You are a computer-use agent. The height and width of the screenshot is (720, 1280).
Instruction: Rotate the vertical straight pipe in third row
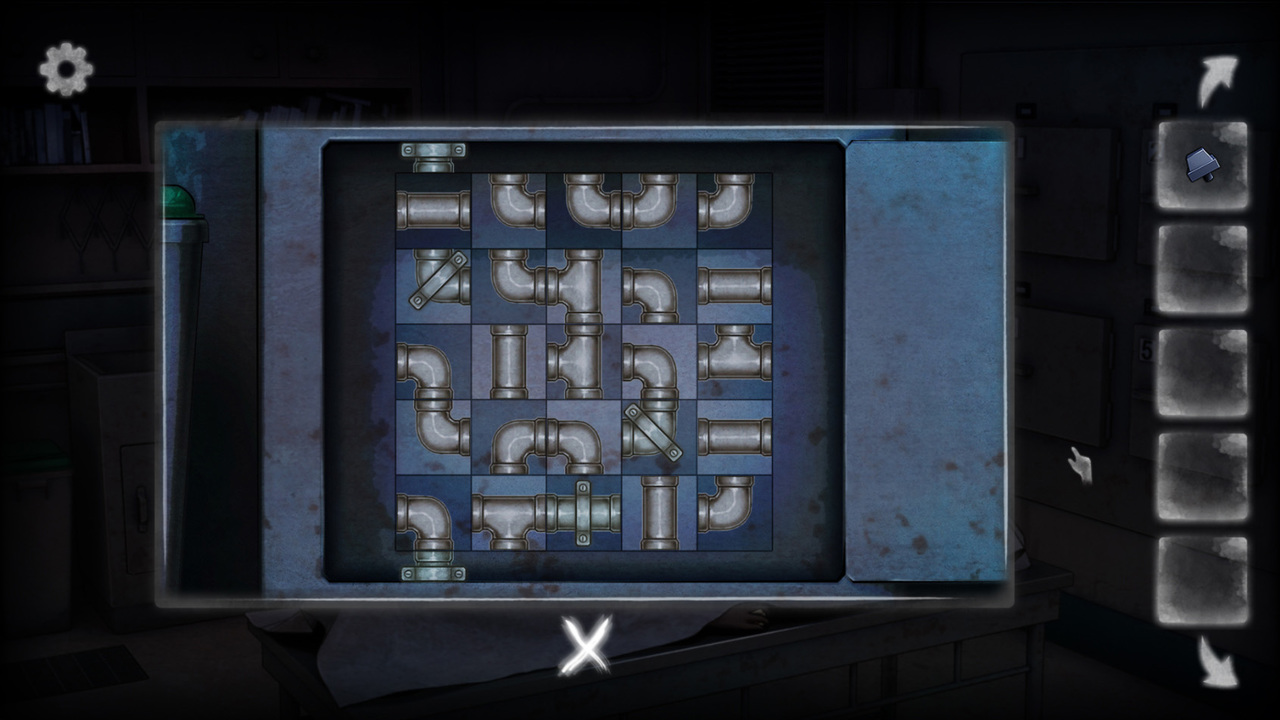point(511,360)
